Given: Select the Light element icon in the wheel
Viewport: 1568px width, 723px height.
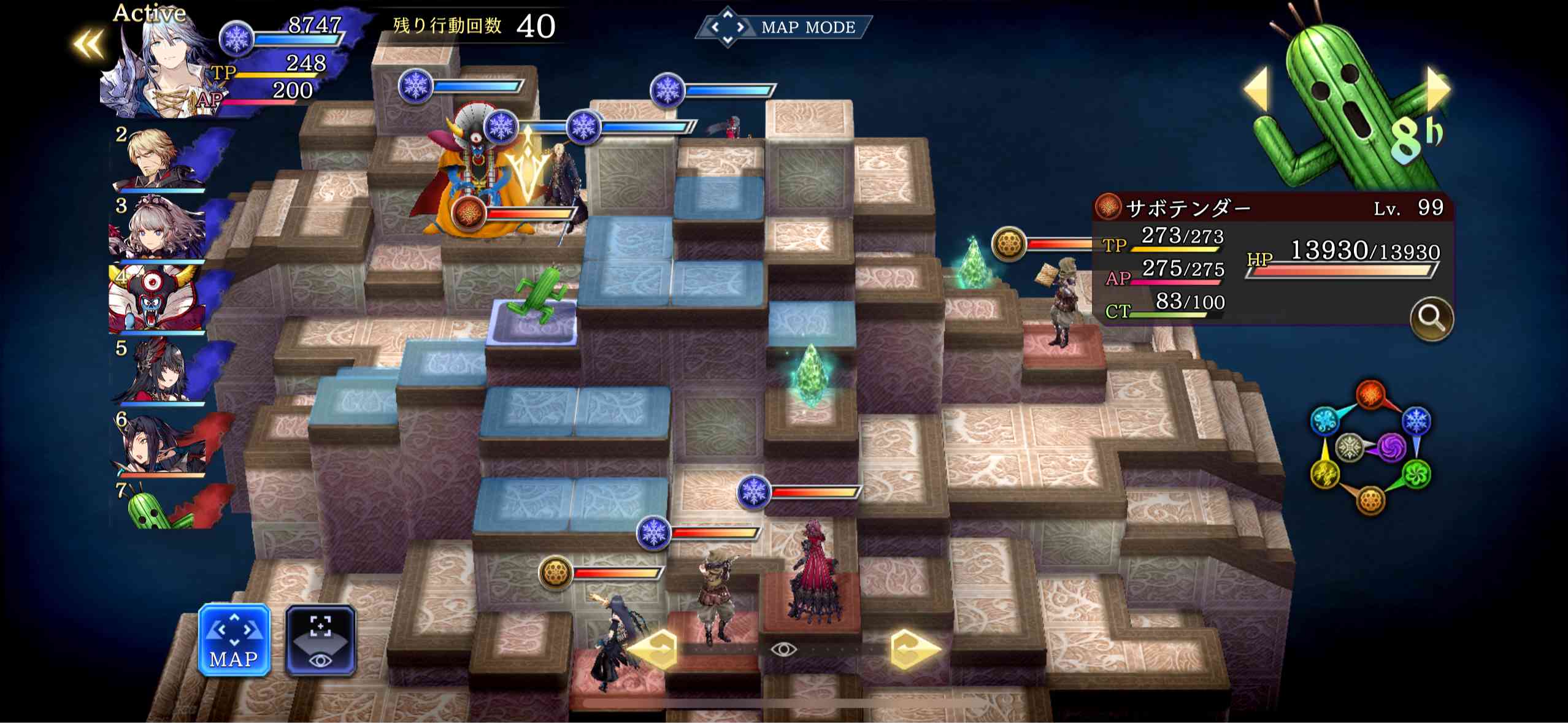Looking at the screenshot, I should tap(1350, 448).
